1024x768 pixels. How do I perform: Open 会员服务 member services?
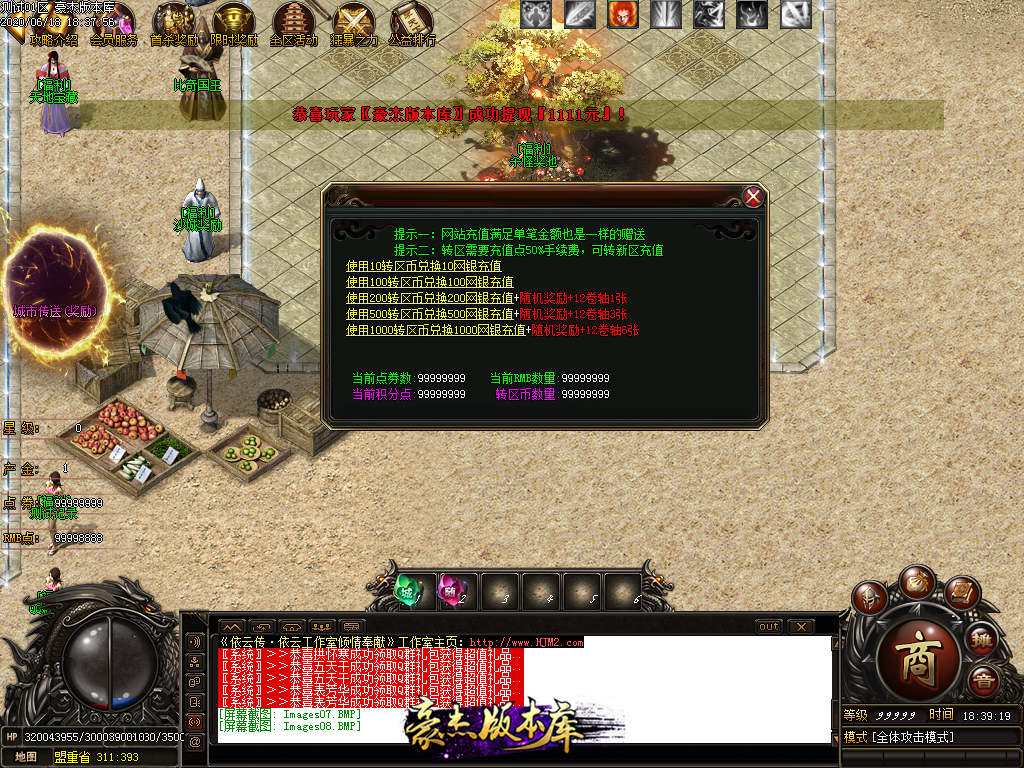point(115,25)
